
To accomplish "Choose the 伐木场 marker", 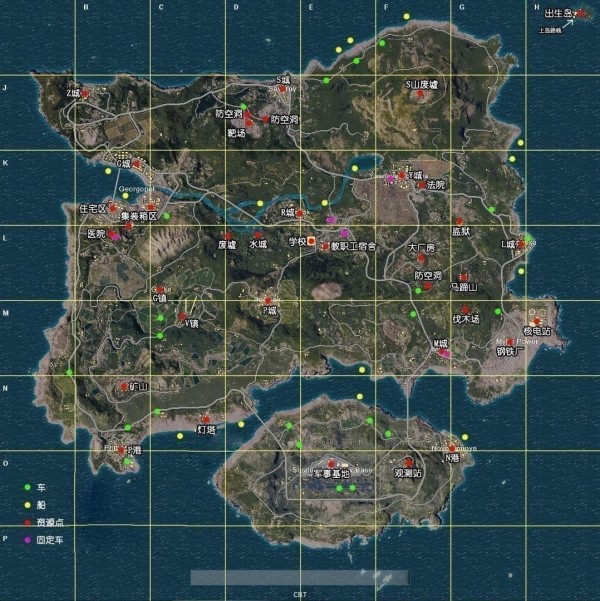I will (466, 310).
